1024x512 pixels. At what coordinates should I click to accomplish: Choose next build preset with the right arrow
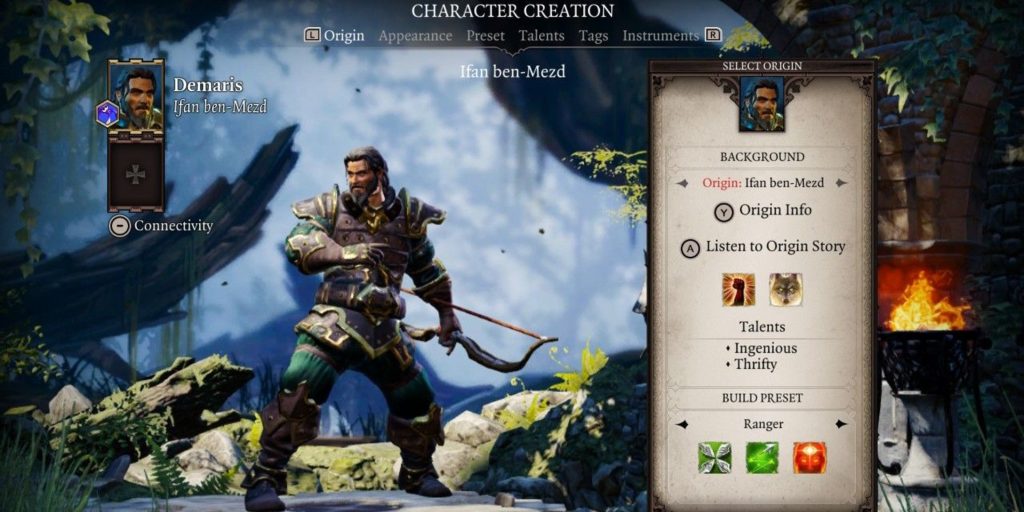(x=842, y=424)
